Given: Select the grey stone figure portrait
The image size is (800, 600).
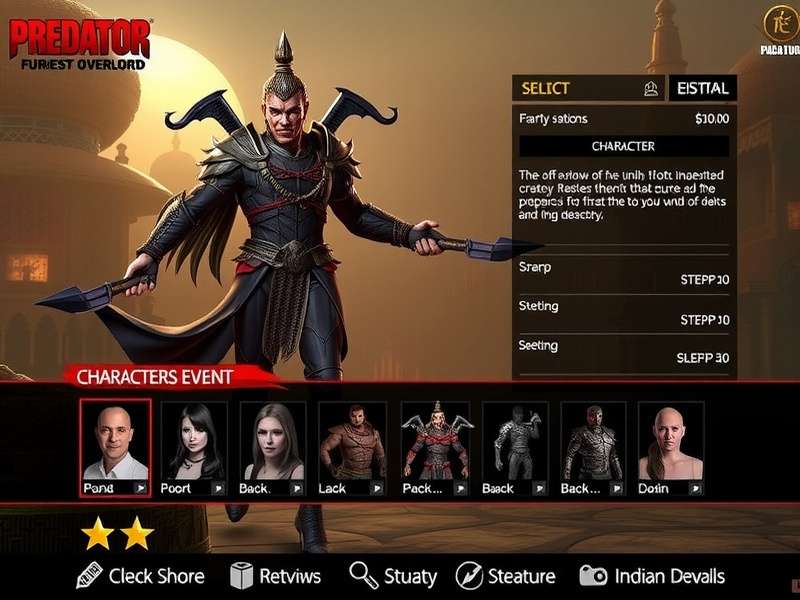Looking at the screenshot, I should [515, 447].
